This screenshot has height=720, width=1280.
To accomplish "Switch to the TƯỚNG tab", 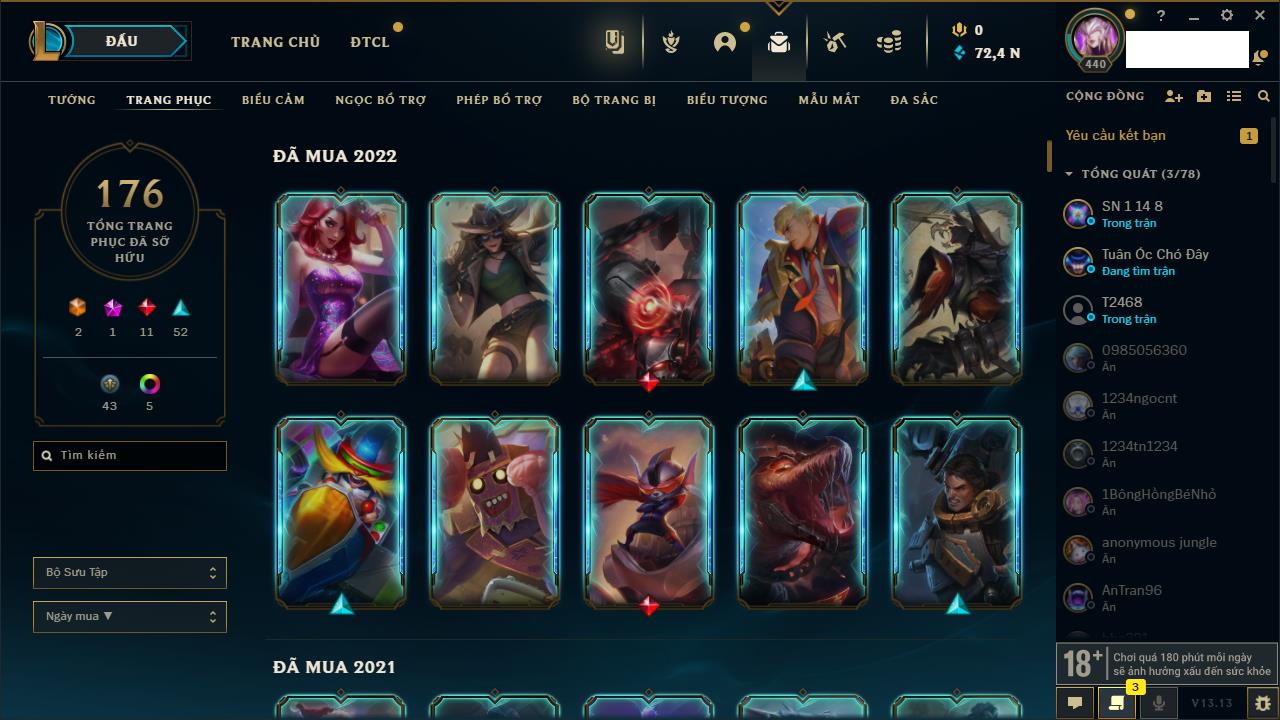I will coord(72,100).
